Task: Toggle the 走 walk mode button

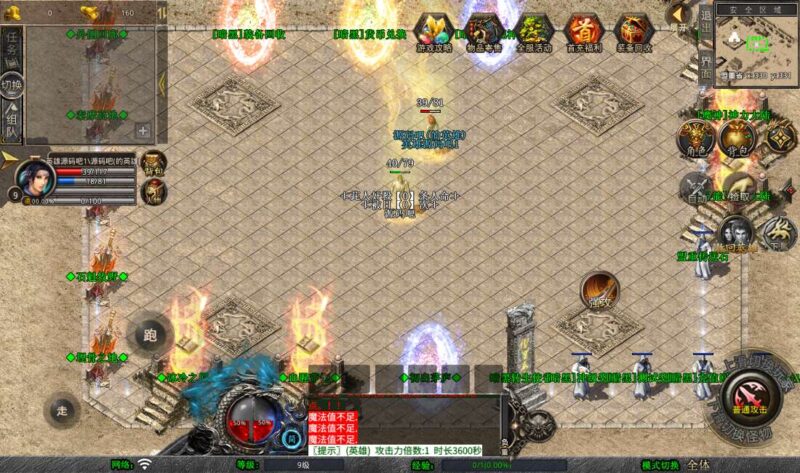Action: tap(62, 410)
